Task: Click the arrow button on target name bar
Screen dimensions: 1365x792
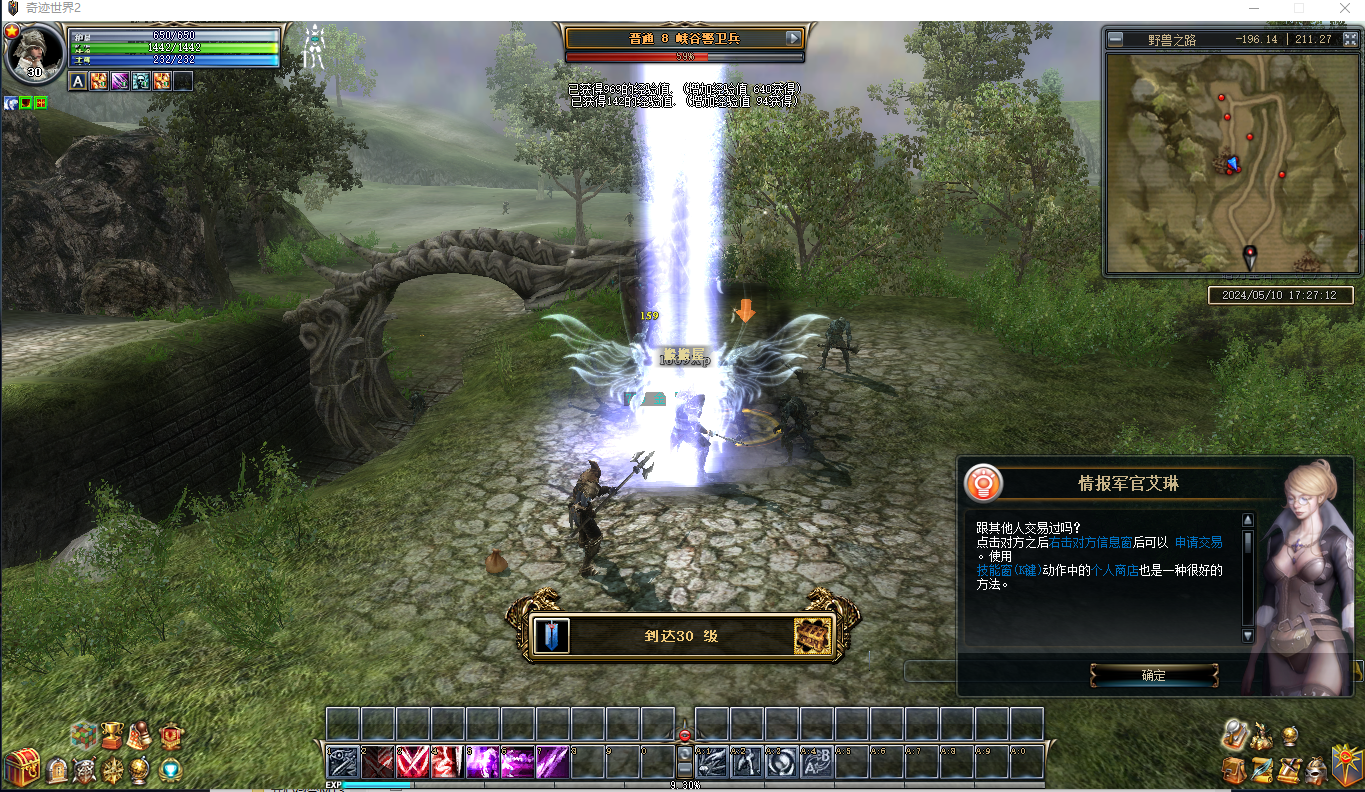Action: tap(794, 38)
